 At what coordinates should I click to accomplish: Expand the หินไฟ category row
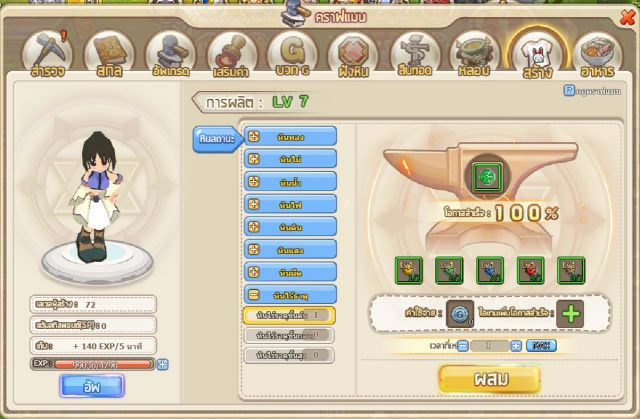click(x=291, y=203)
